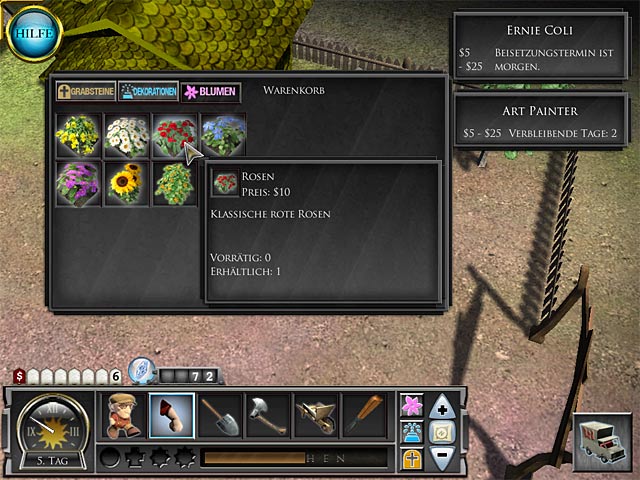Select the gravedigger character portrait
The width and height of the screenshot is (640, 480).
coord(124,415)
